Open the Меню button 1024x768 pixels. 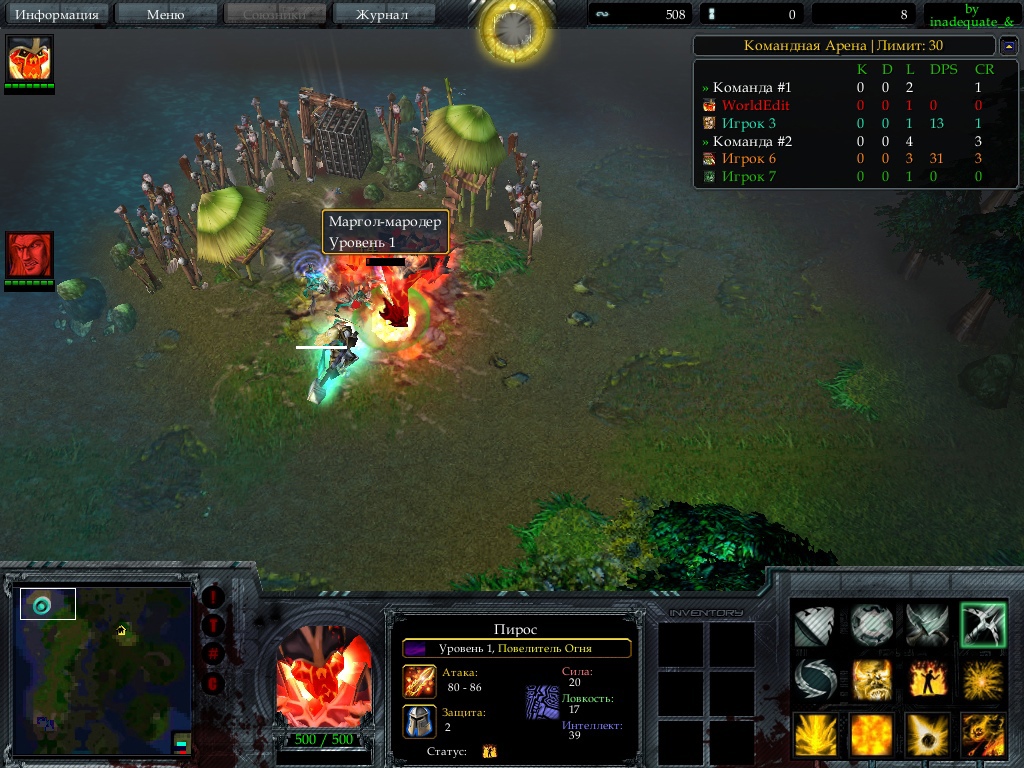(x=165, y=15)
